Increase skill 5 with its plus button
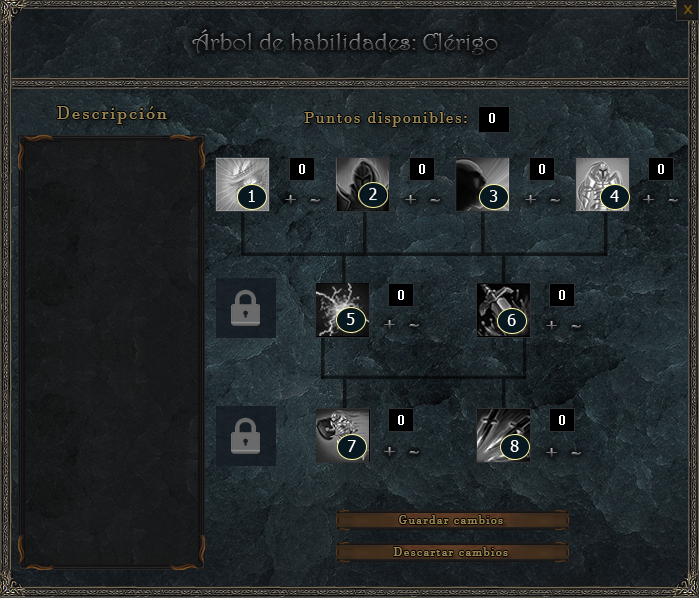 [390, 325]
